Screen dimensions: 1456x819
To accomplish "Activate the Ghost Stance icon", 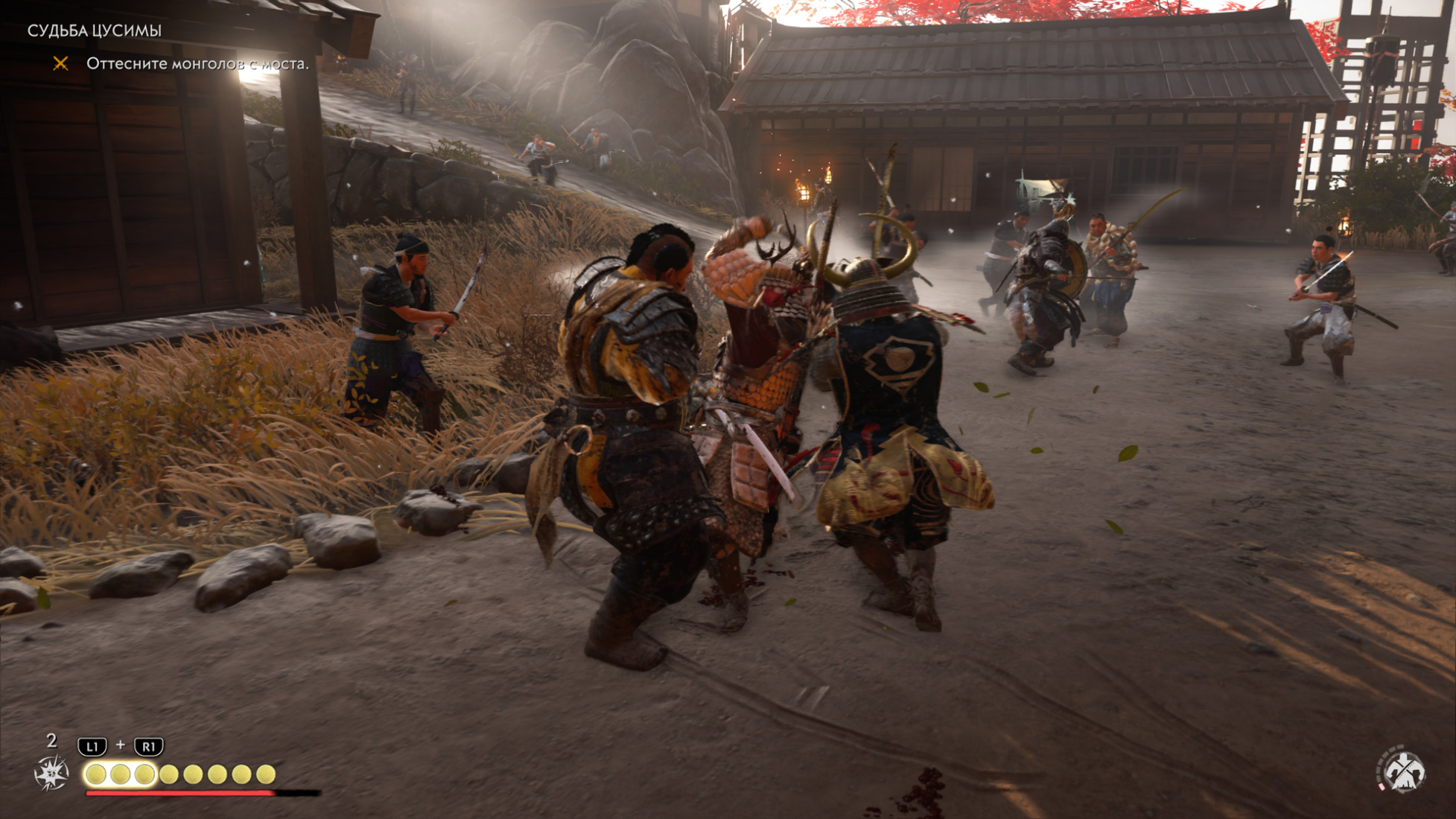I will pos(51,772).
